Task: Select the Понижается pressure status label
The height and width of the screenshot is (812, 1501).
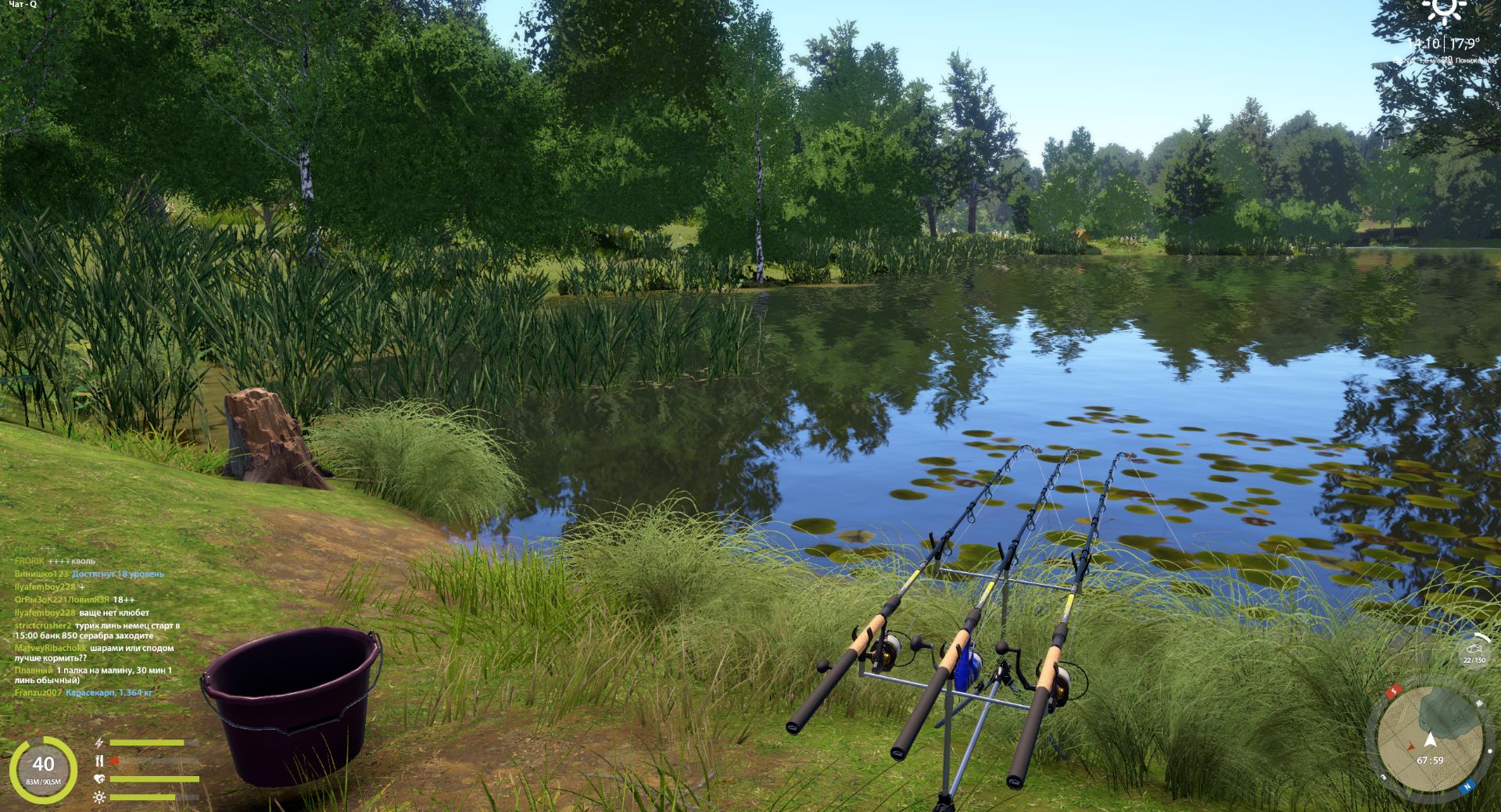Action: (x=1476, y=60)
